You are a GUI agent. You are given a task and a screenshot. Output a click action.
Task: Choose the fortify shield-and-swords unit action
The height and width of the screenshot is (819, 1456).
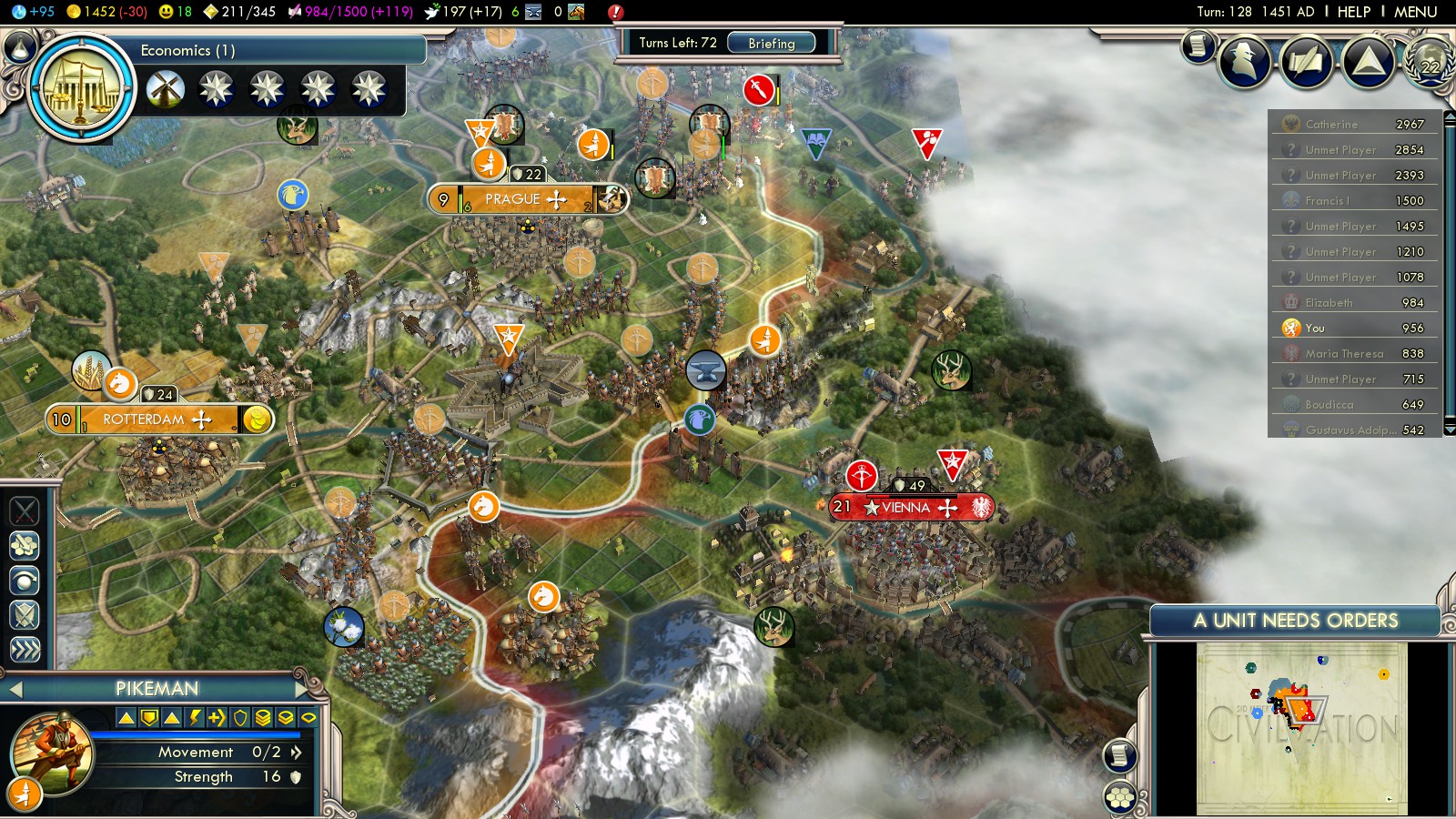tap(25, 615)
